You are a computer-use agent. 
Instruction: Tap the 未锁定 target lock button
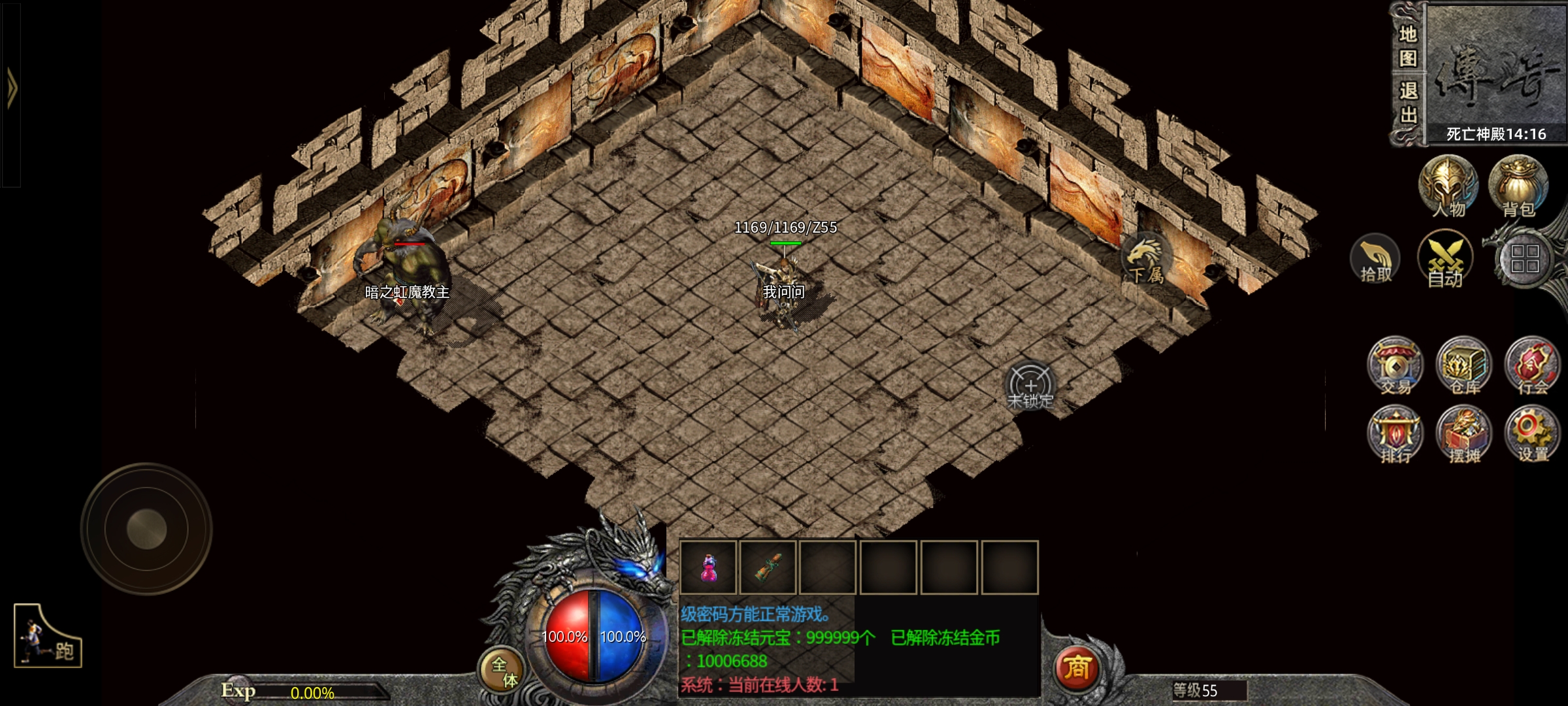1030,387
